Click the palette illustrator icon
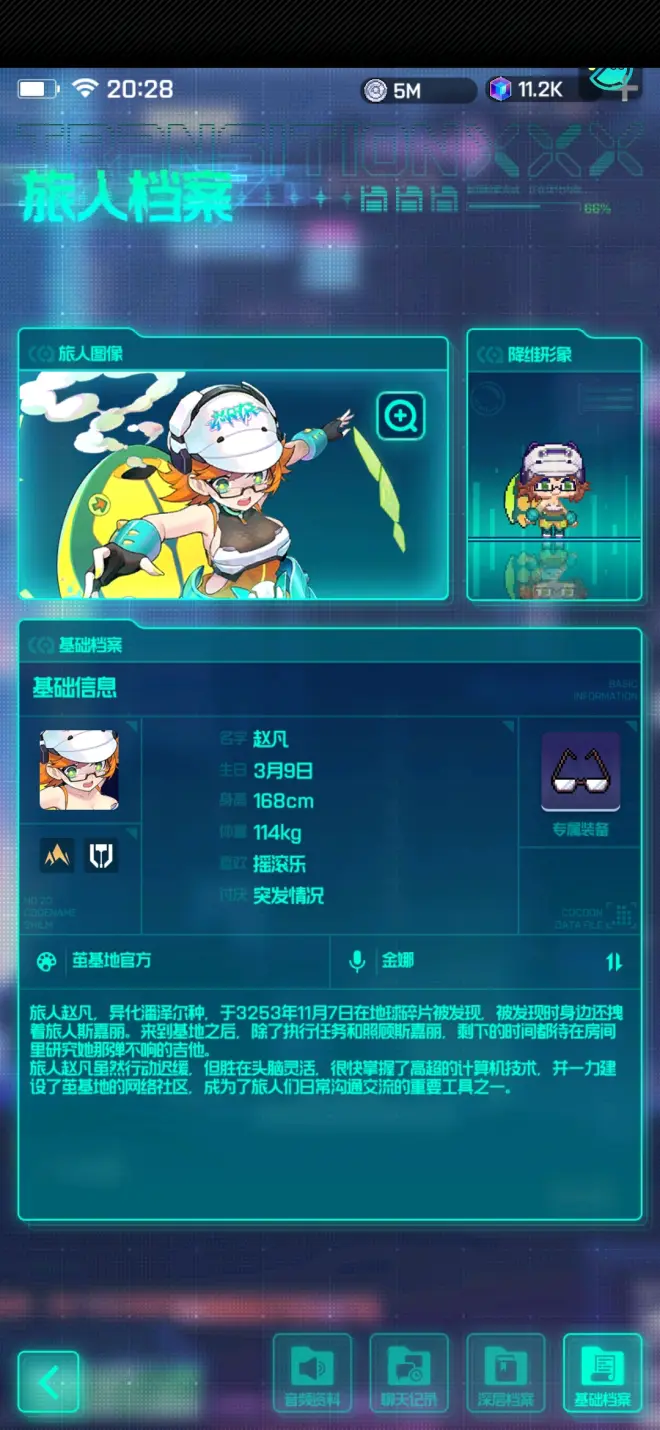 [46, 962]
